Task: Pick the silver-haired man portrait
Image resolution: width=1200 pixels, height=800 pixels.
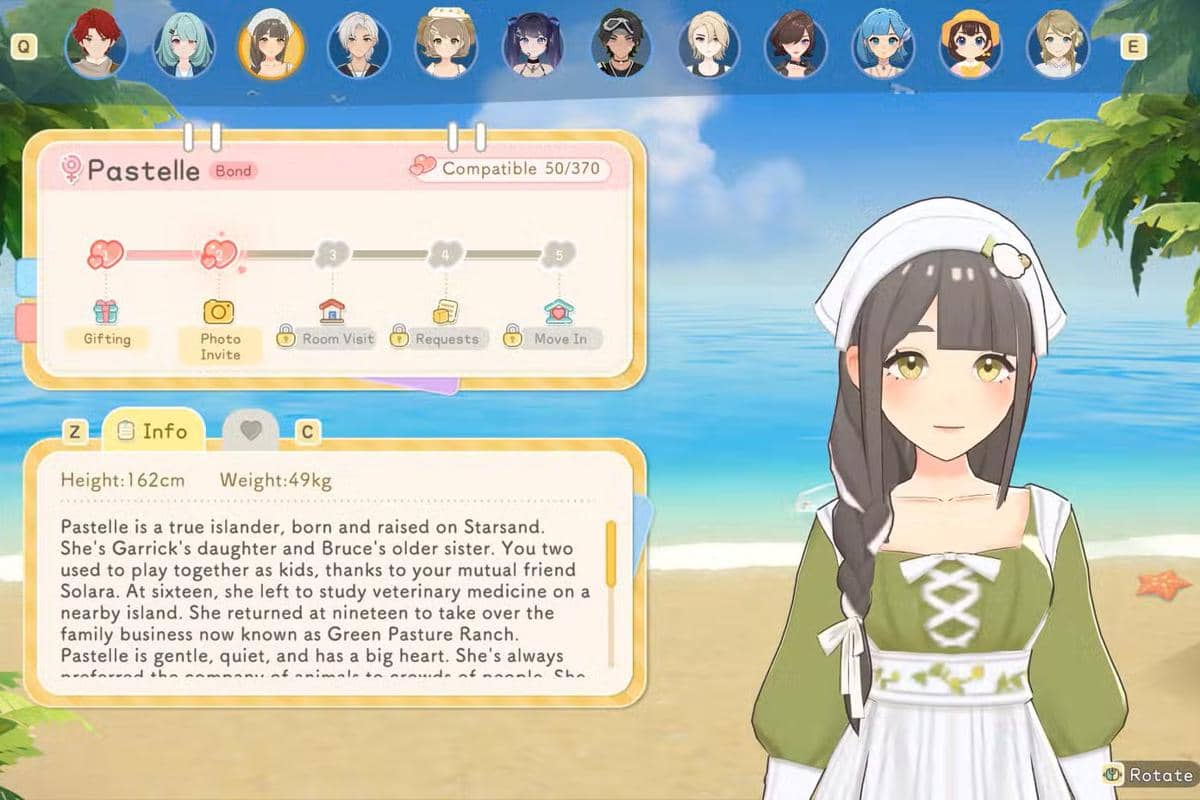Action: (x=358, y=46)
